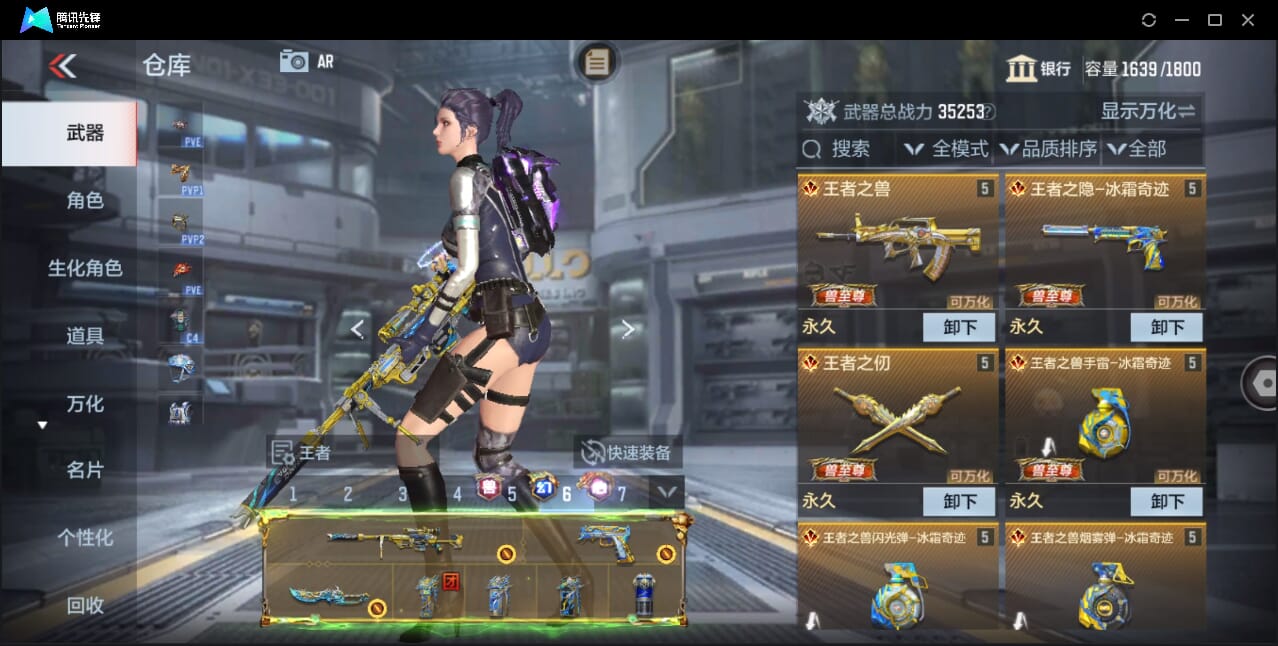Open the AR camera mode

click(x=306, y=61)
